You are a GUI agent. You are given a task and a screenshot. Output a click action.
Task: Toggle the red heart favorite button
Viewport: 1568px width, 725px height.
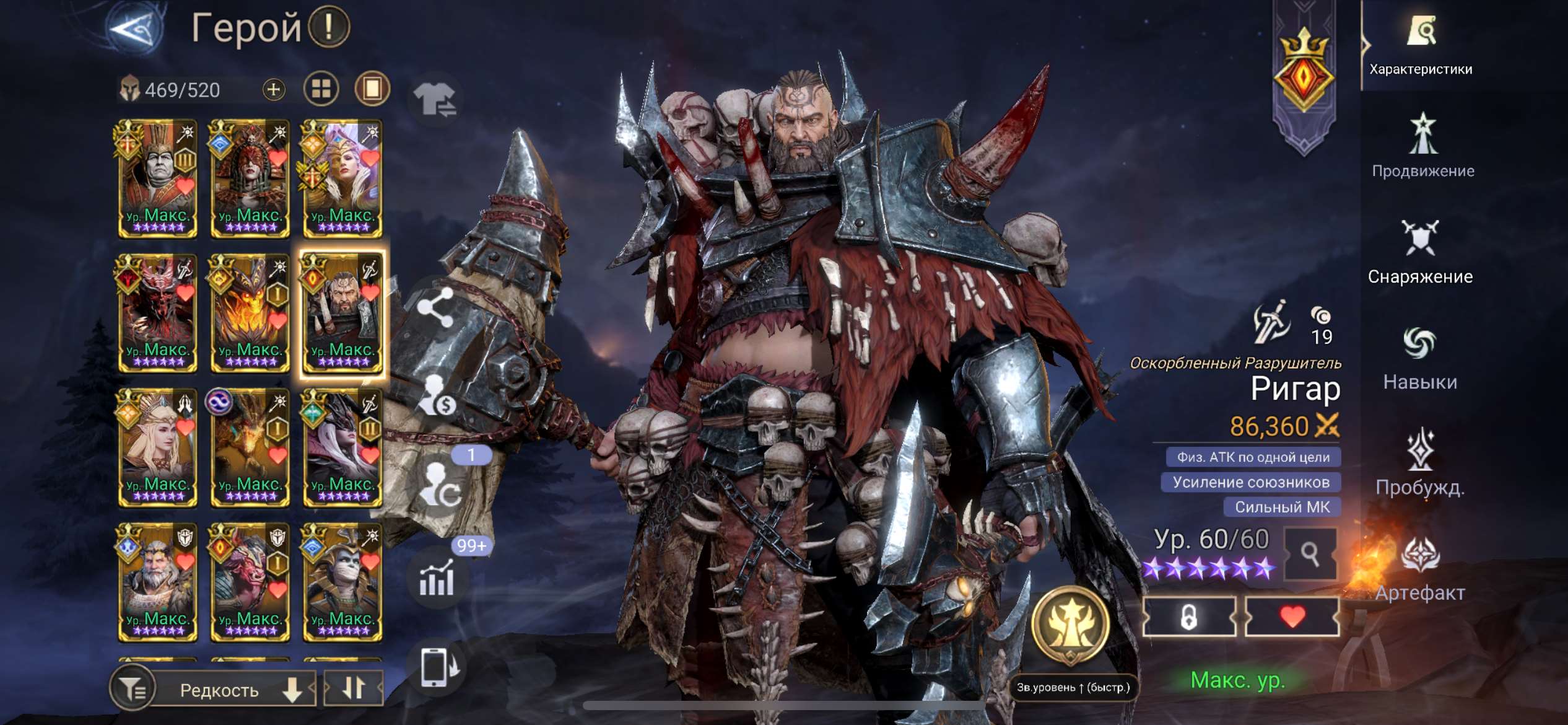click(x=1292, y=617)
